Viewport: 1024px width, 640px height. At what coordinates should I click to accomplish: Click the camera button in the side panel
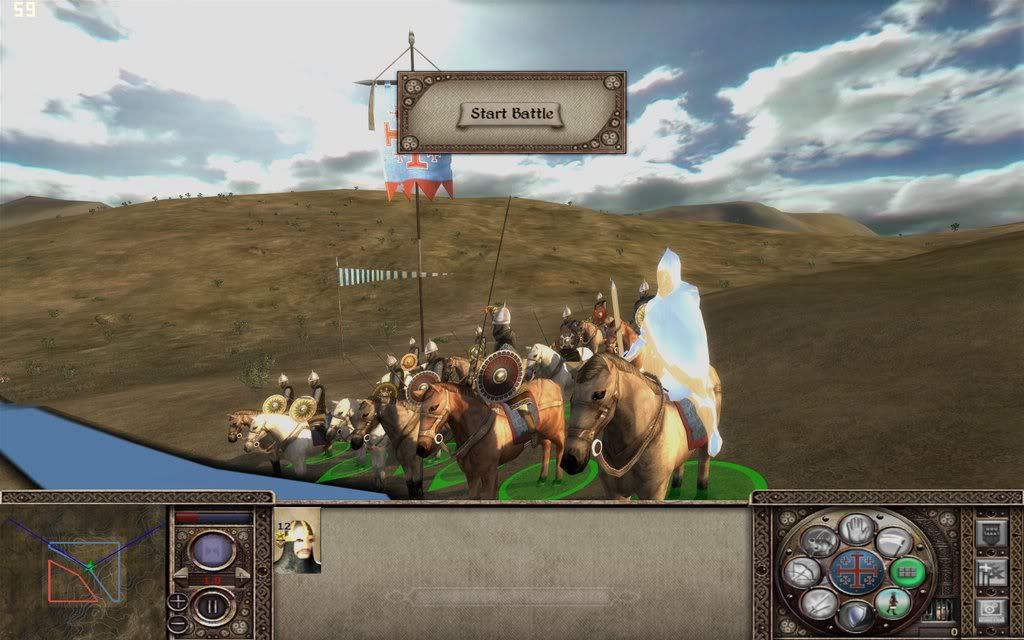tap(989, 610)
